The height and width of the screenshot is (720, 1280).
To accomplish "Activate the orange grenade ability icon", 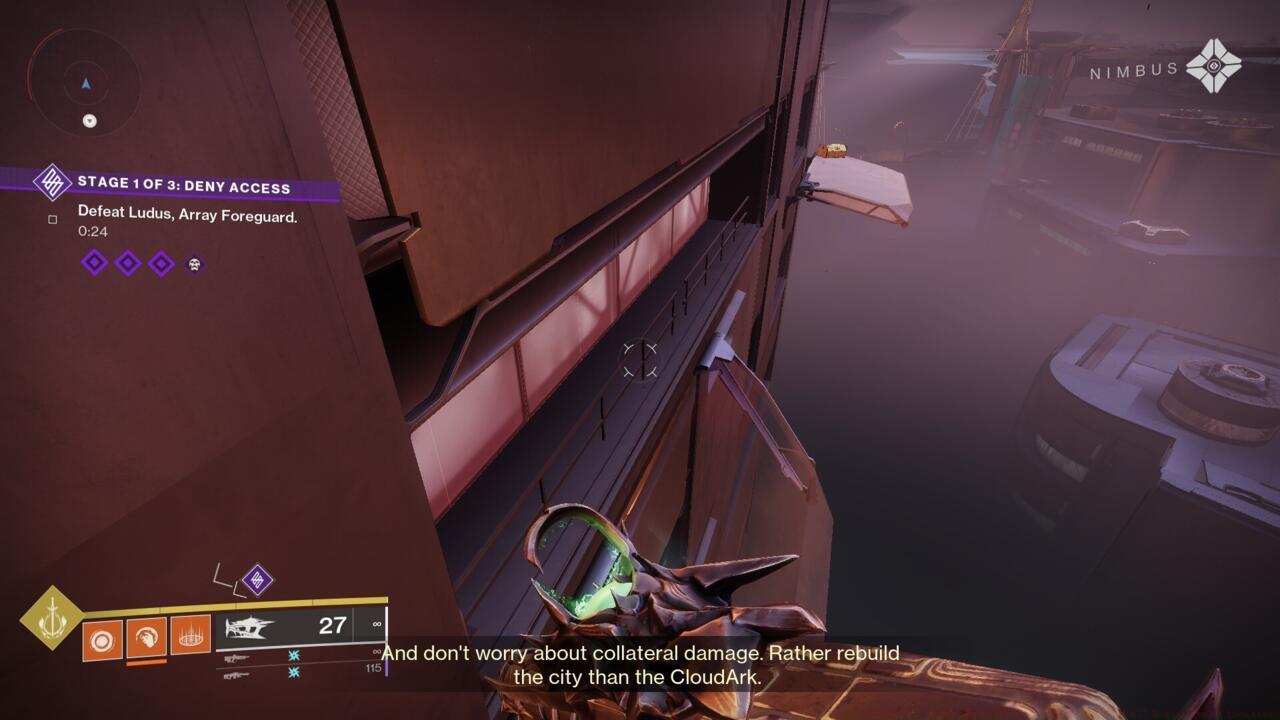I will pyautogui.click(x=102, y=639).
